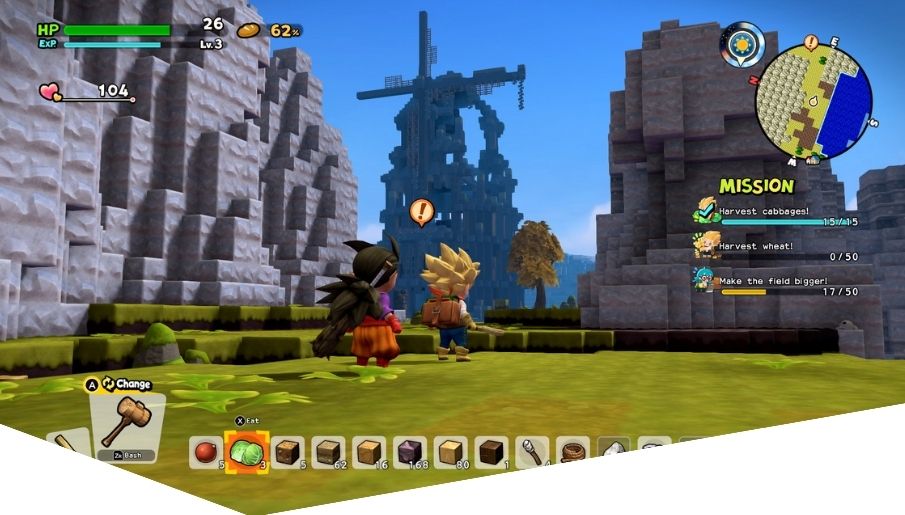Pick the block slot with 62
The height and width of the screenshot is (515, 905).
point(328,452)
